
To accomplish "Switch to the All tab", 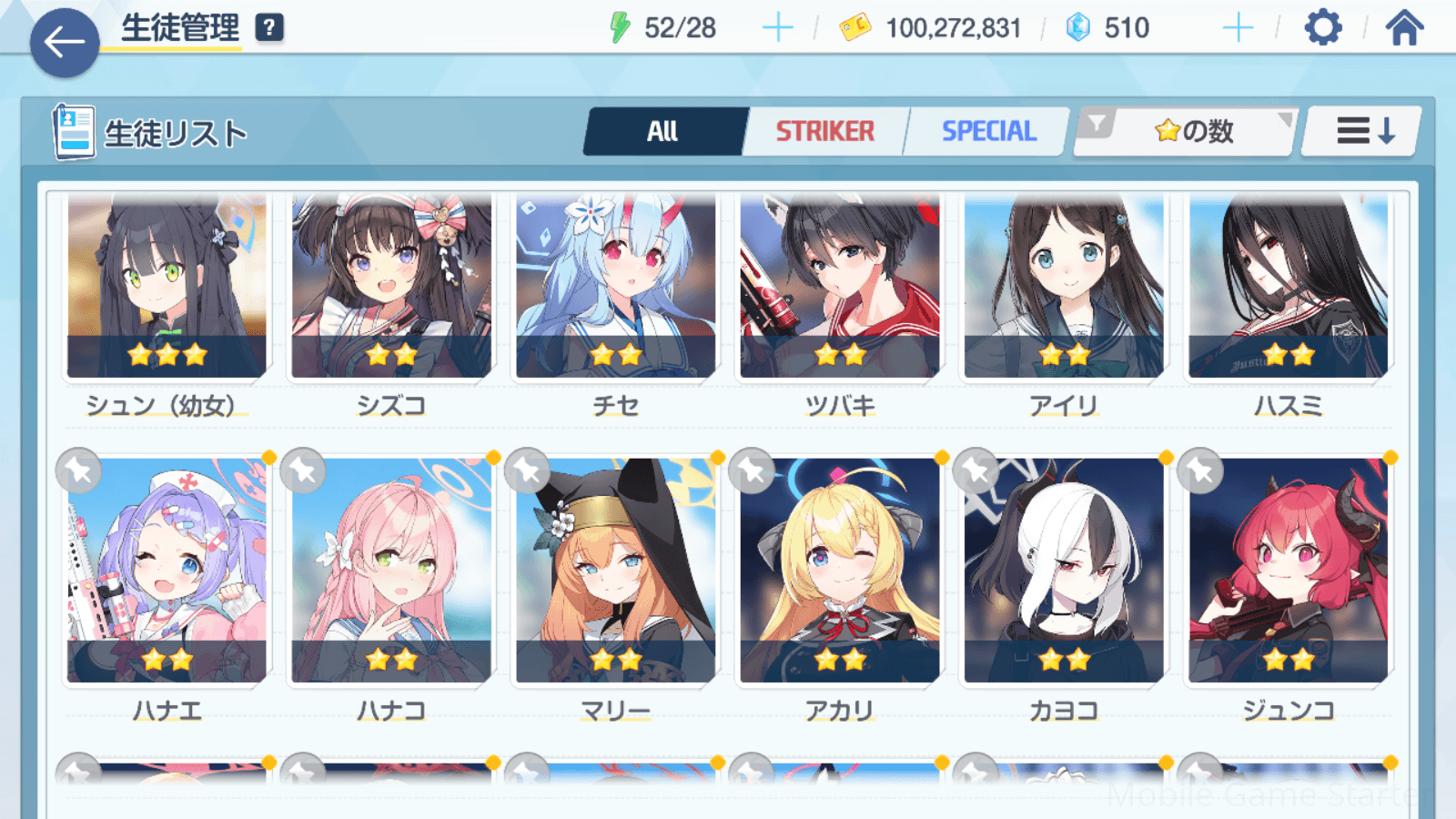I will click(663, 132).
